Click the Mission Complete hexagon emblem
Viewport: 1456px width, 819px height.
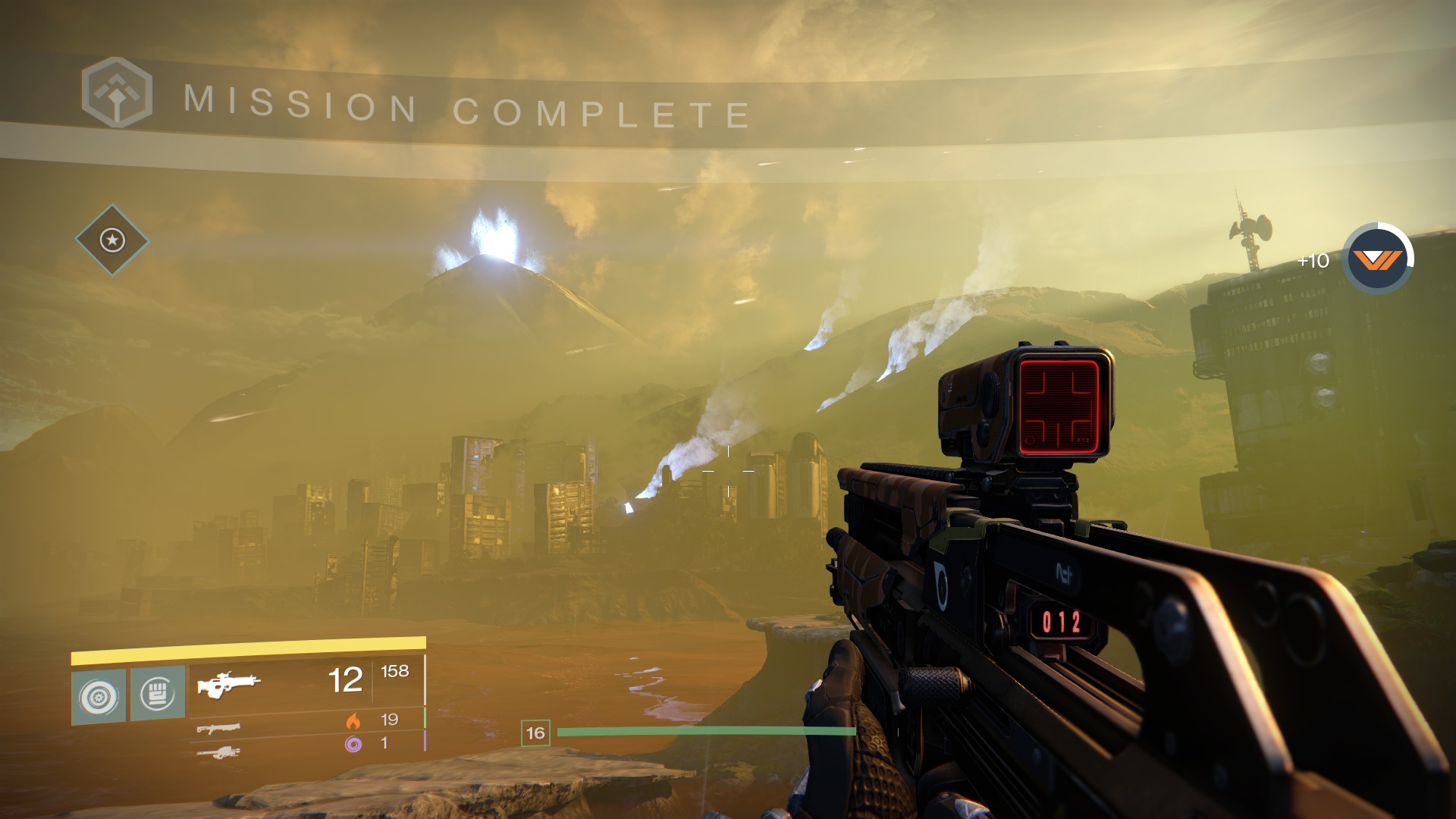(x=117, y=93)
